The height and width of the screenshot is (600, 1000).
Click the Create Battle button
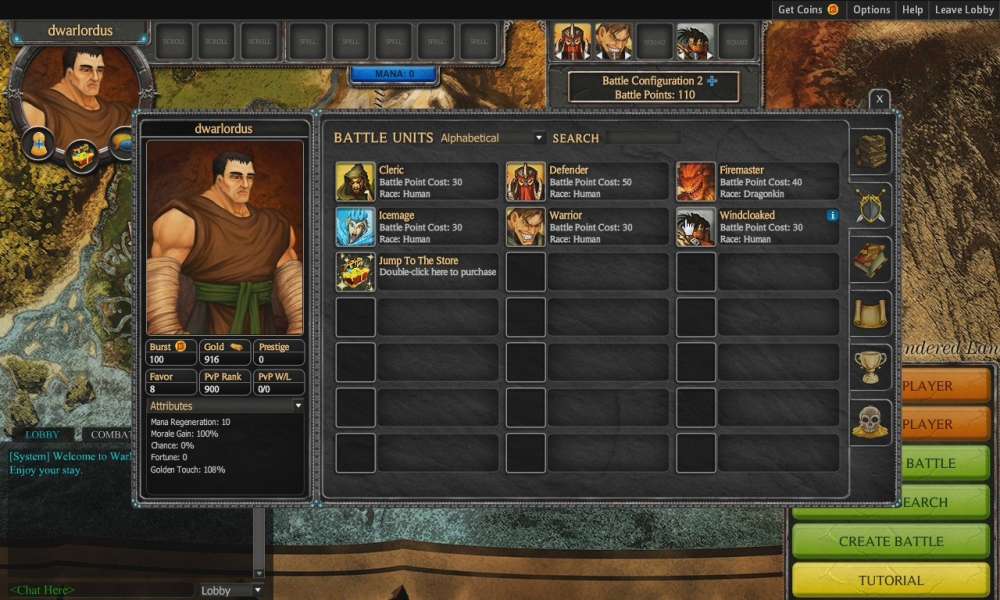[891, 541]
